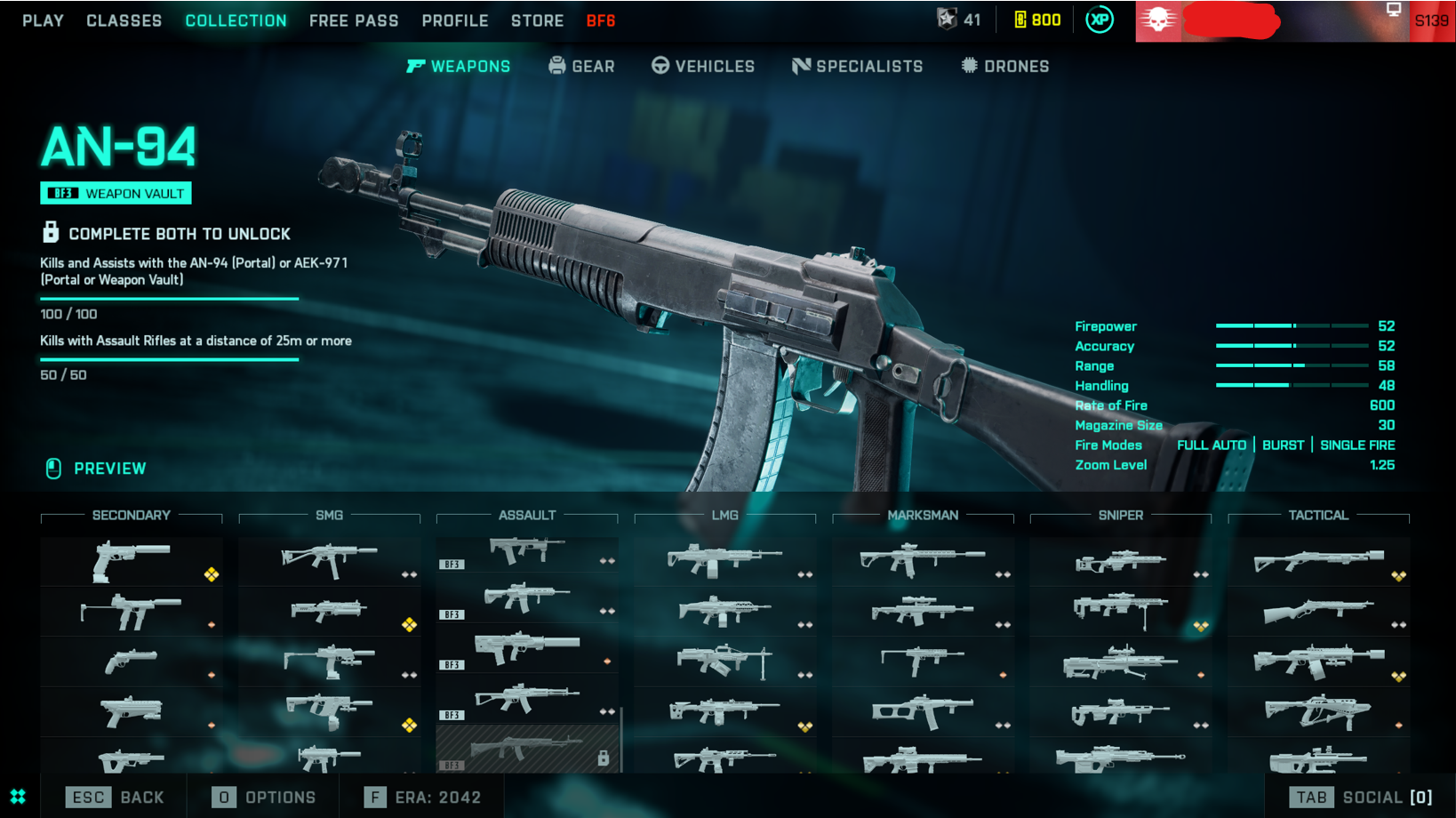The image size is (1456, 818).
Task: Open the Vehicles tab
Action: [x=703, y=67]
